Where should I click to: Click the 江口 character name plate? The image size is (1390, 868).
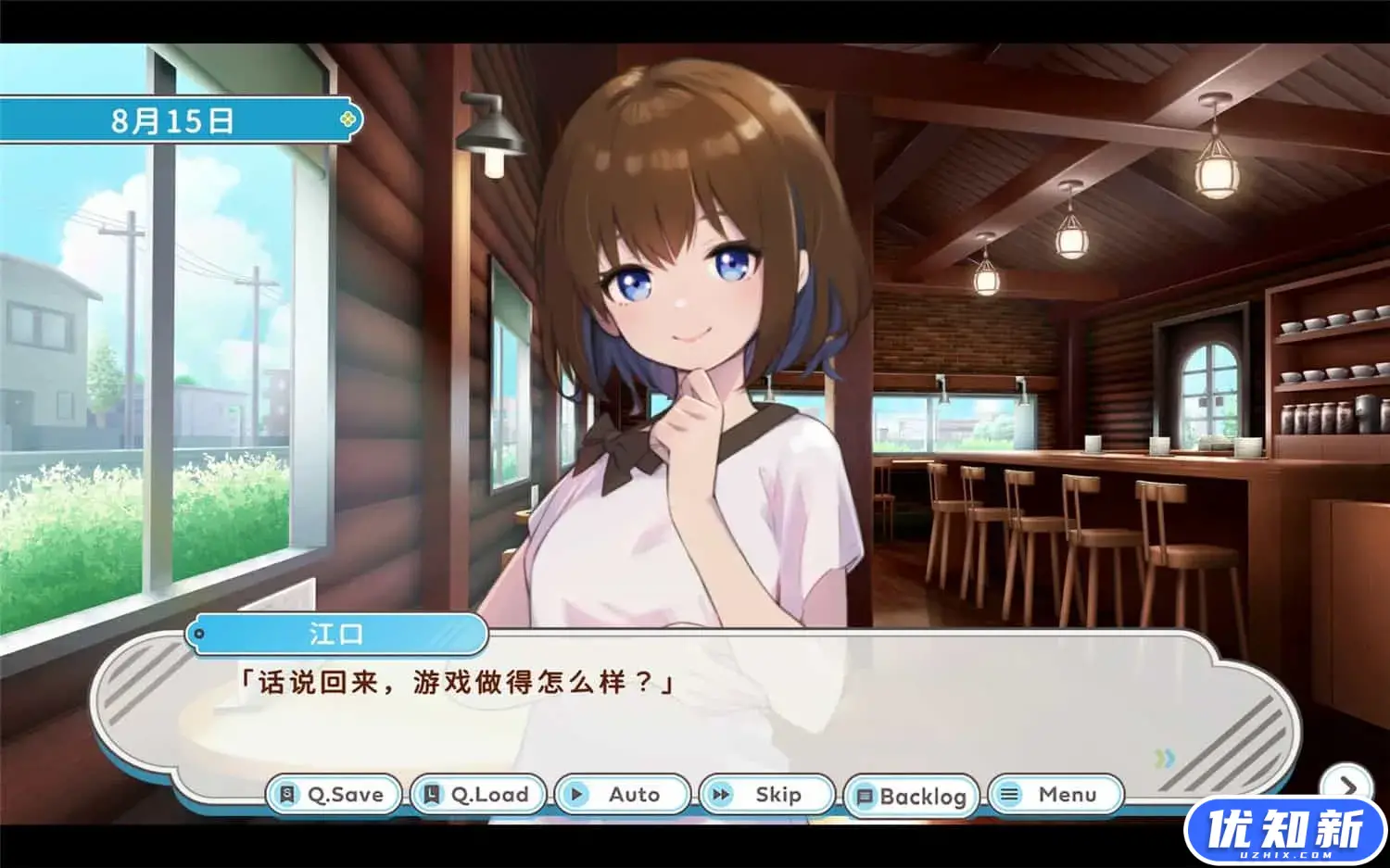click(338, 635)
